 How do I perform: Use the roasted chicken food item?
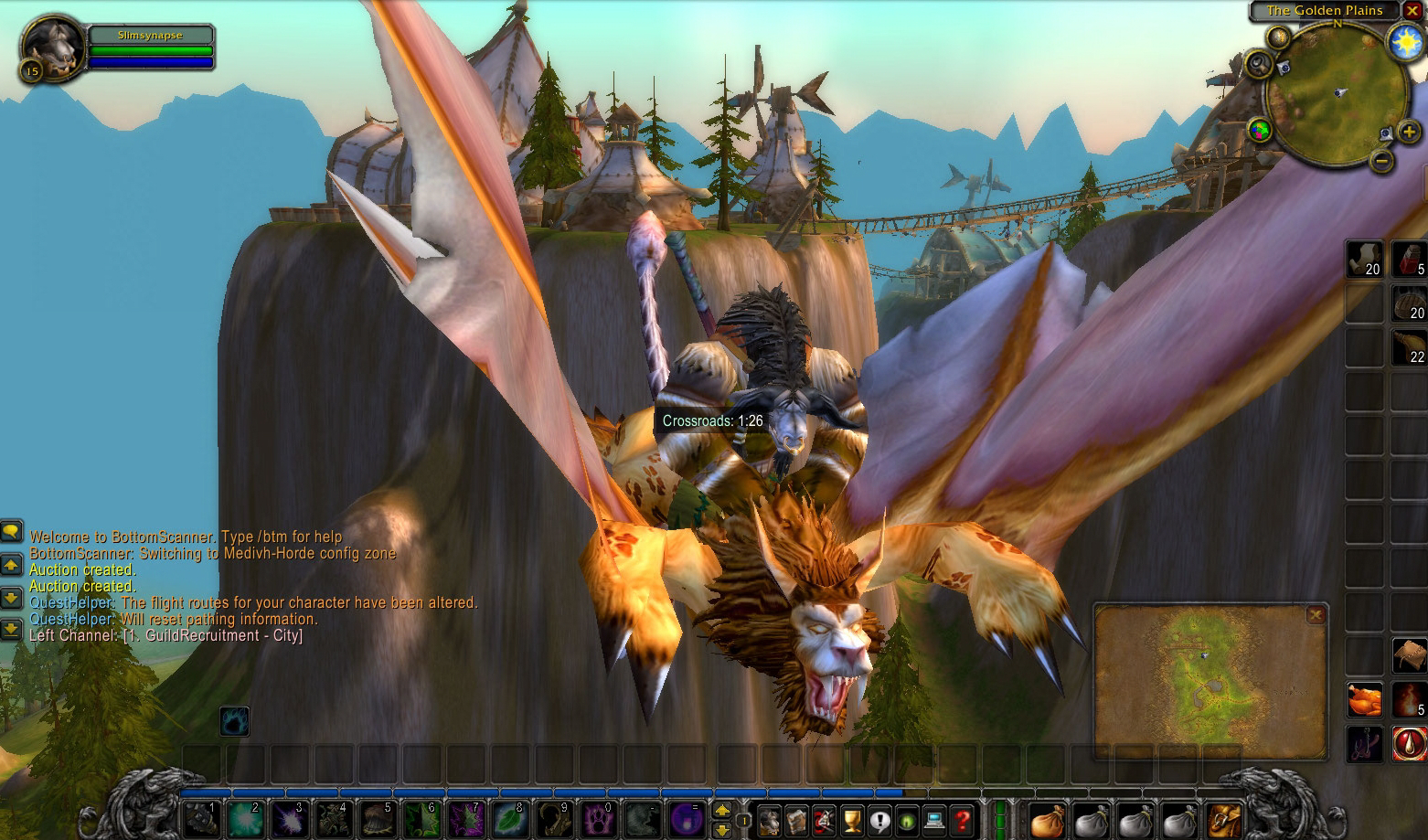coord(1365,699)
